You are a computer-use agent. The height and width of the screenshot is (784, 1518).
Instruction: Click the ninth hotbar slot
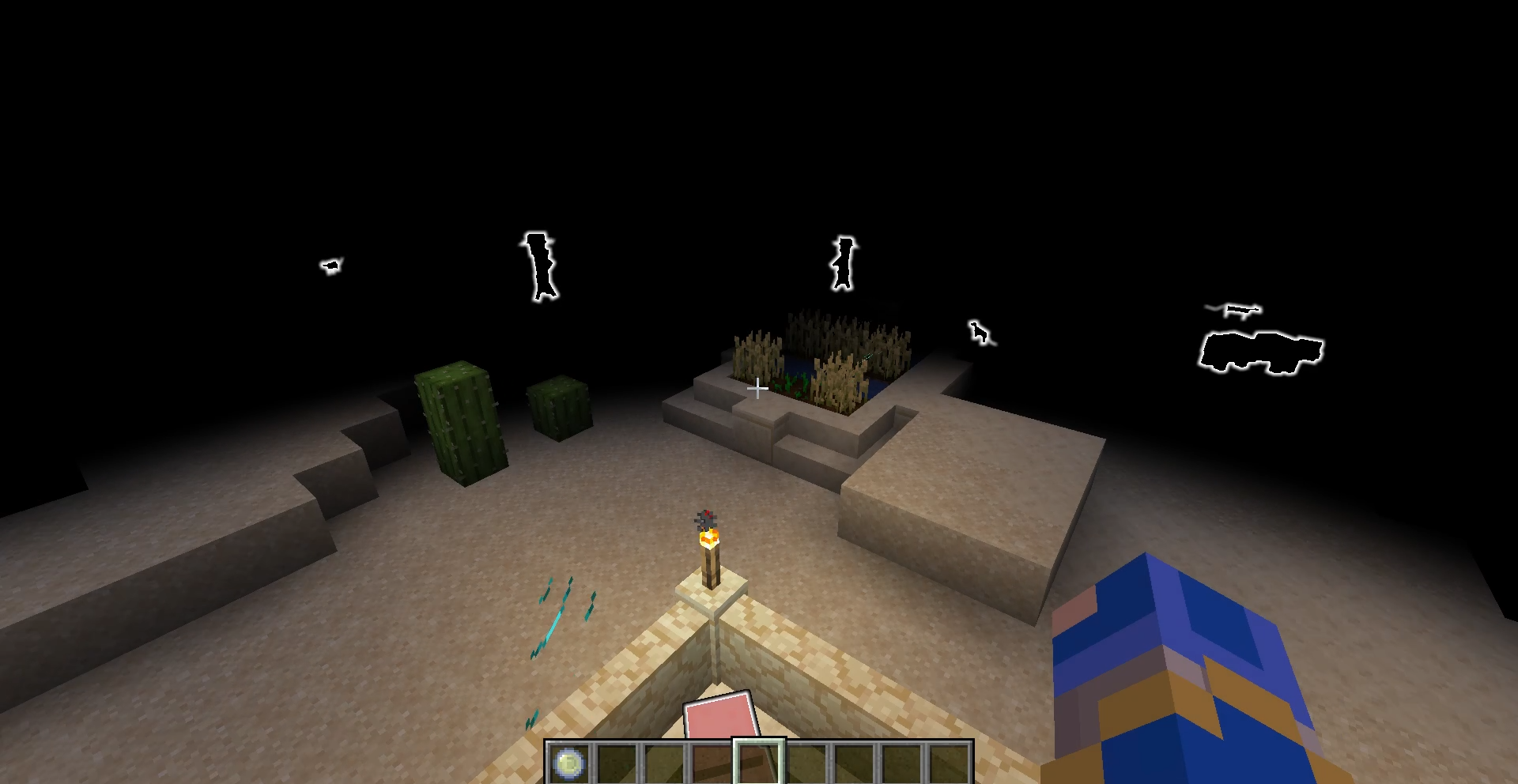pyautogui.click(x=947, y=763)
